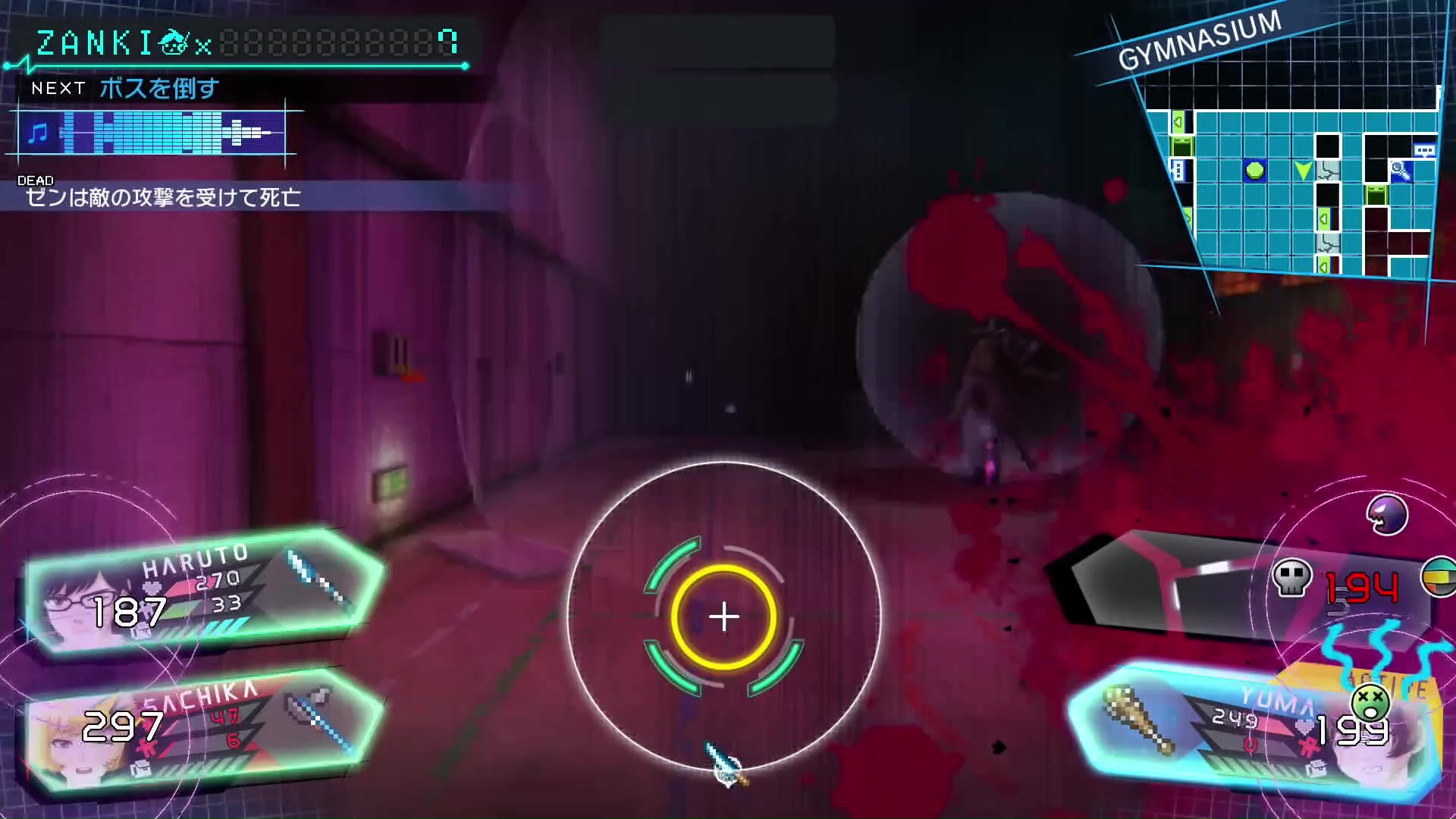This screenshot has width=1456, height=819.
Task: Click the green dizzy face status icon
Action: tap(1370, 701)
